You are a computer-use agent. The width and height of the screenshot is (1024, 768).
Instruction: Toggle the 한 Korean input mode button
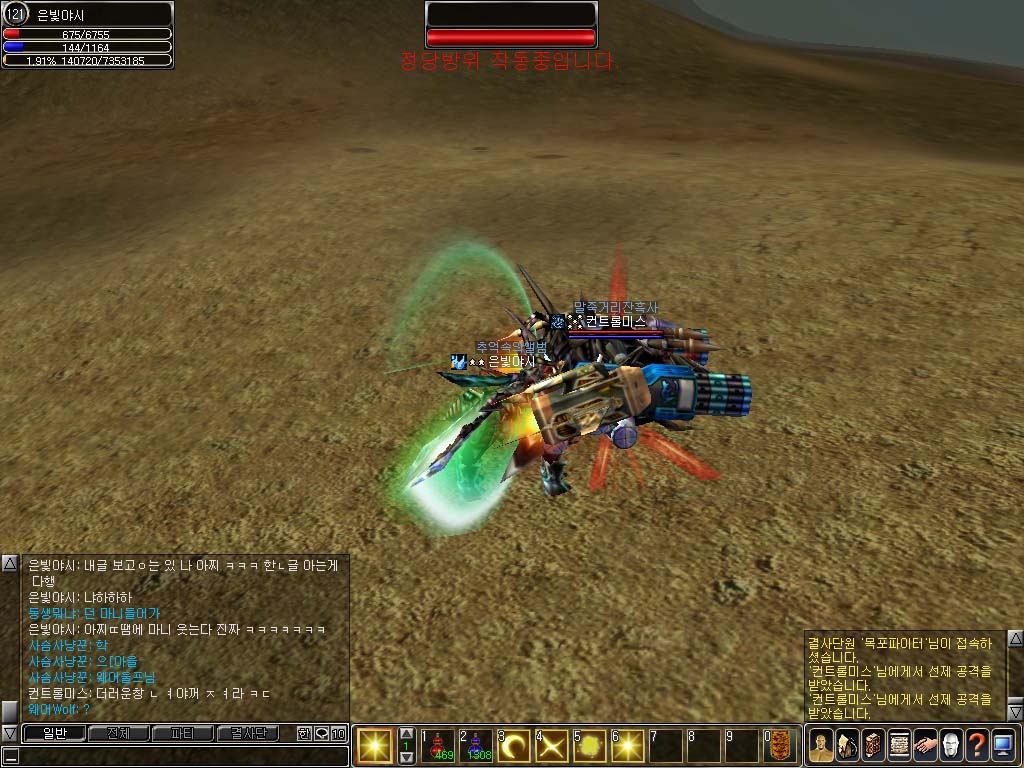pyautogui.click(x=304, y=733)
